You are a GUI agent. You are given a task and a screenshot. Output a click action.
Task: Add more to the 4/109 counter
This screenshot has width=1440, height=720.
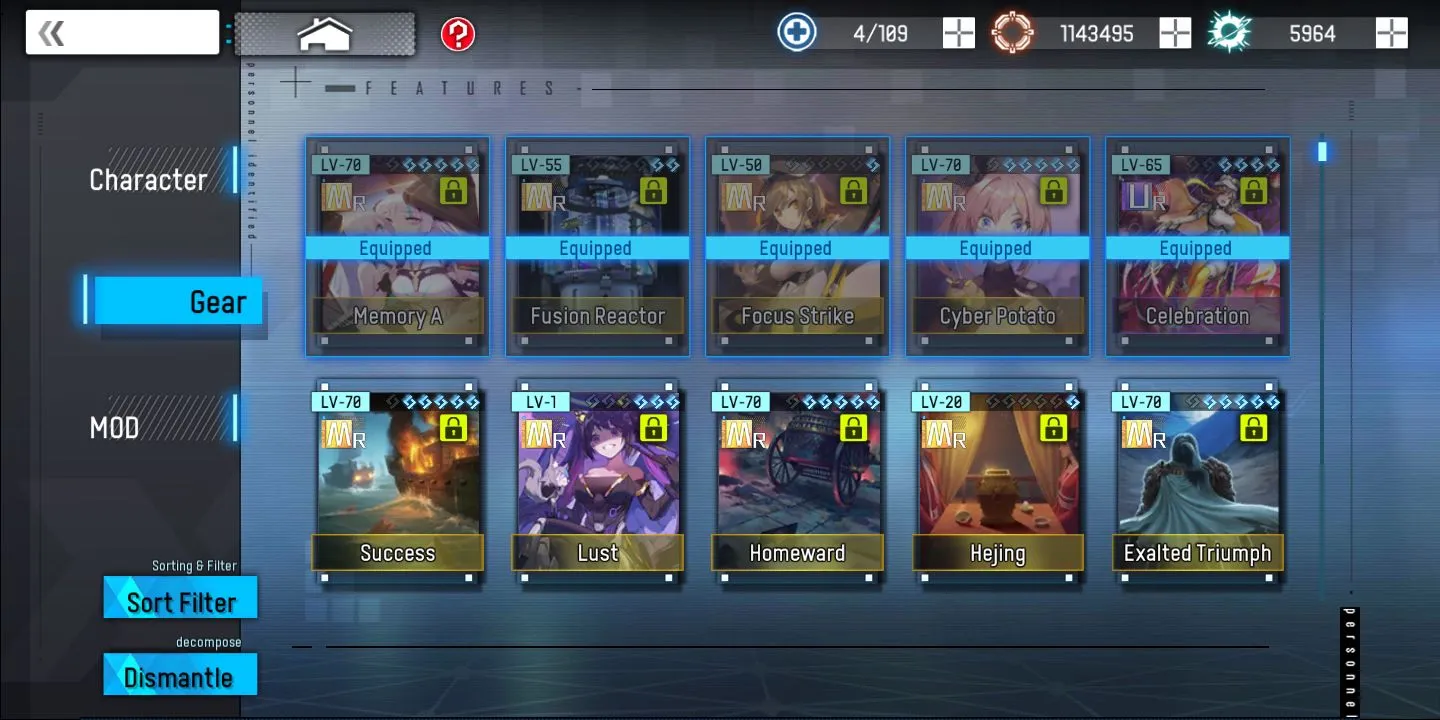(958, 34)
